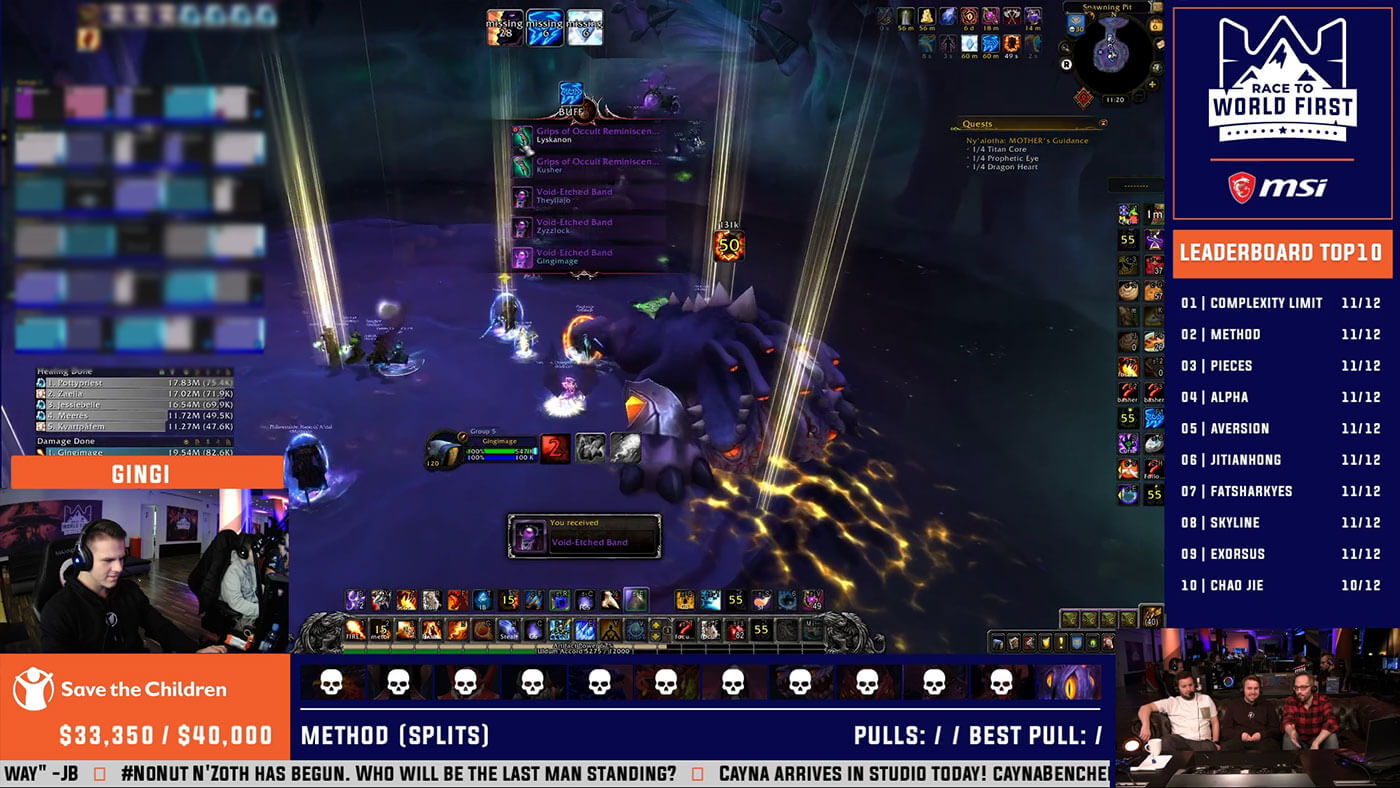The width and height of the screenshot is (1400, 788).
Task: Click the red number 2 cooldown icon
Action: [555, 448]
